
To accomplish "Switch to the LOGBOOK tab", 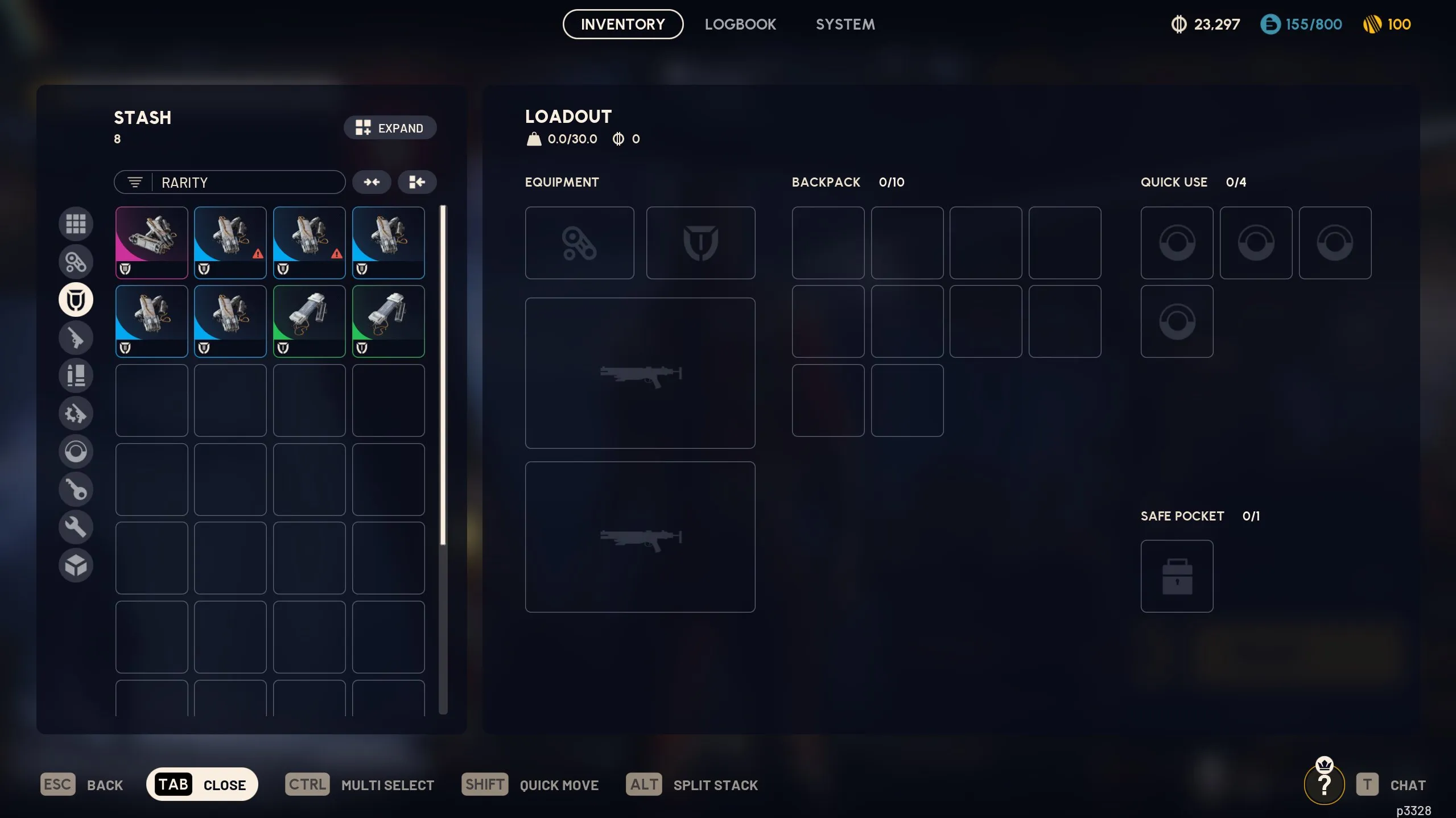I will coord(740,24).
